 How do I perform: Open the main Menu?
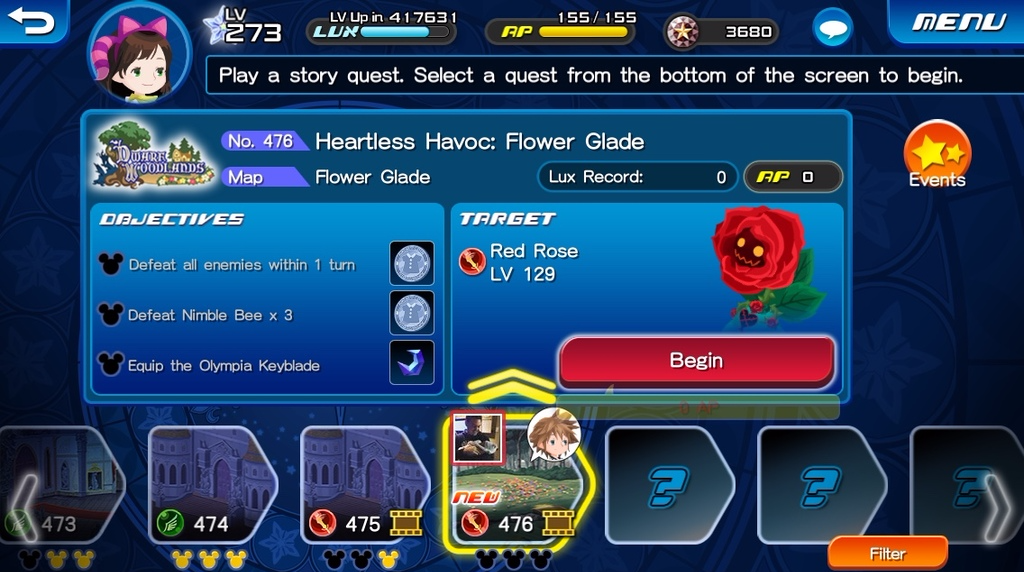coord(958,21)
